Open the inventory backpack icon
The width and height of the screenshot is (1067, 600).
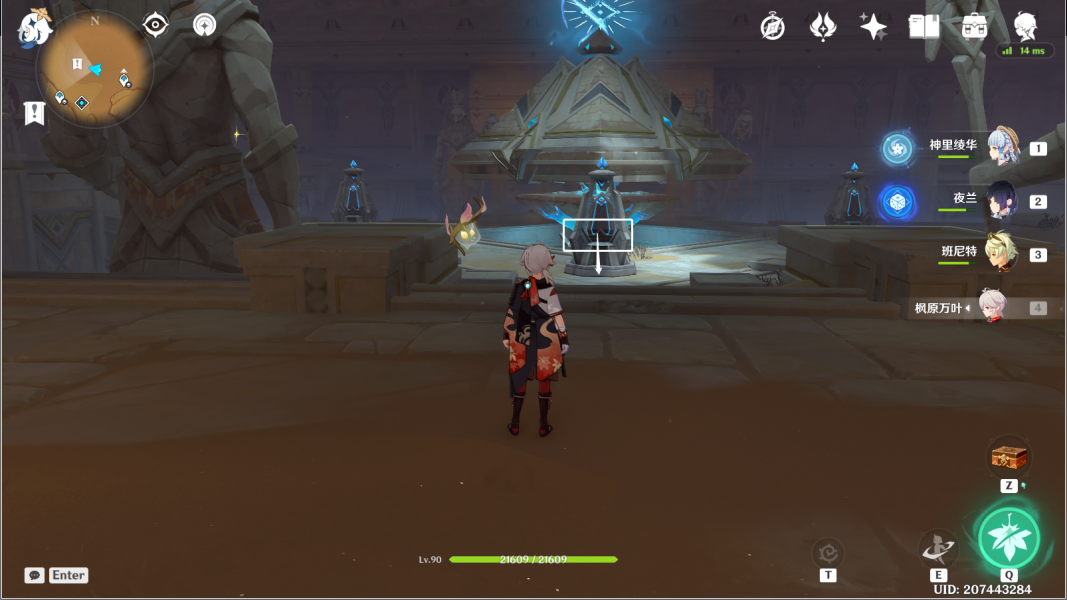click(x=975, y=27)
